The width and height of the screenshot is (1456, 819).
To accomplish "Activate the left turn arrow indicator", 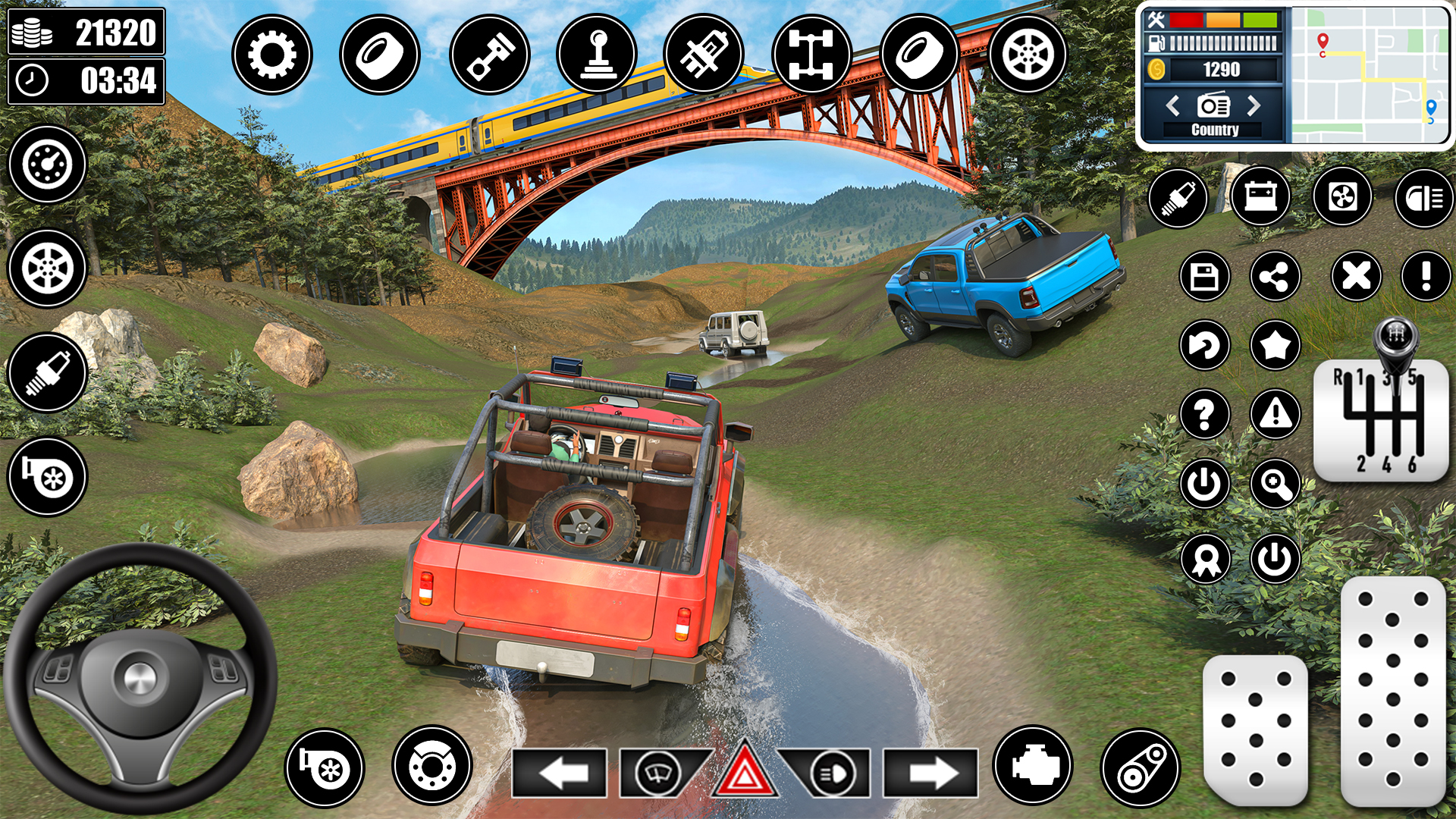I will [560, 773].
